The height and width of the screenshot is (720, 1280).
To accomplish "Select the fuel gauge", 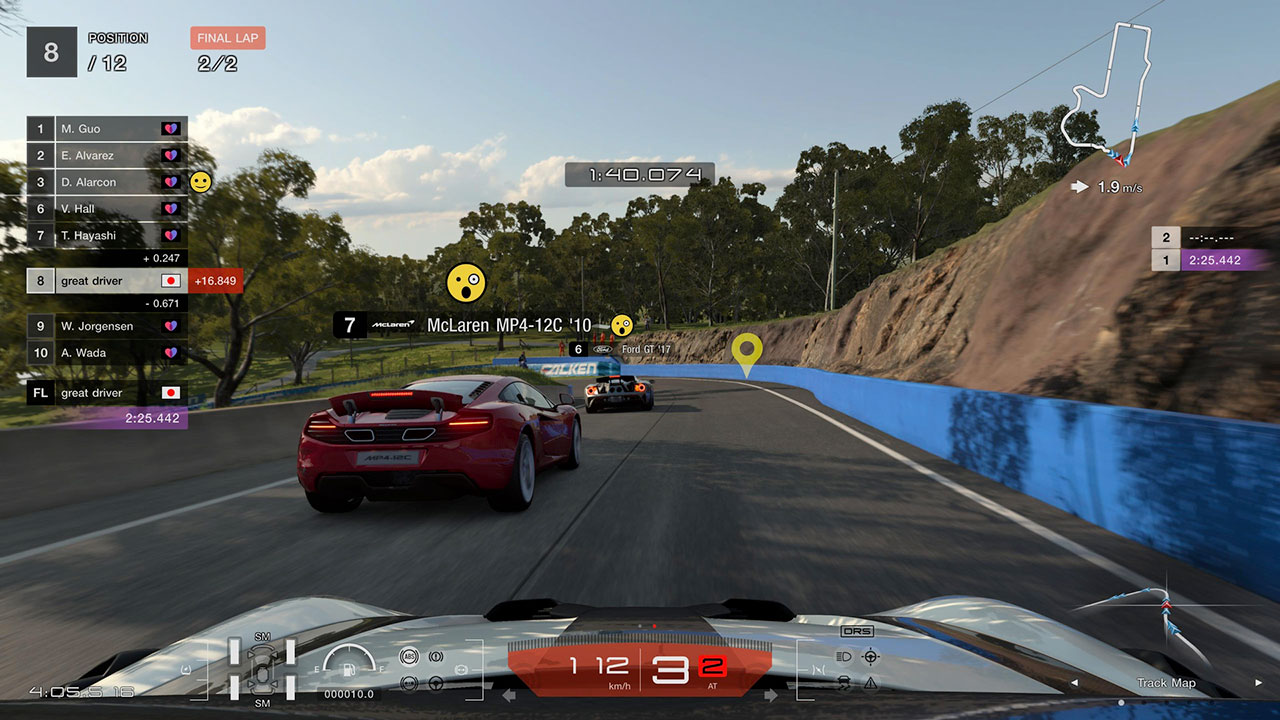I will tap(350, 659).
